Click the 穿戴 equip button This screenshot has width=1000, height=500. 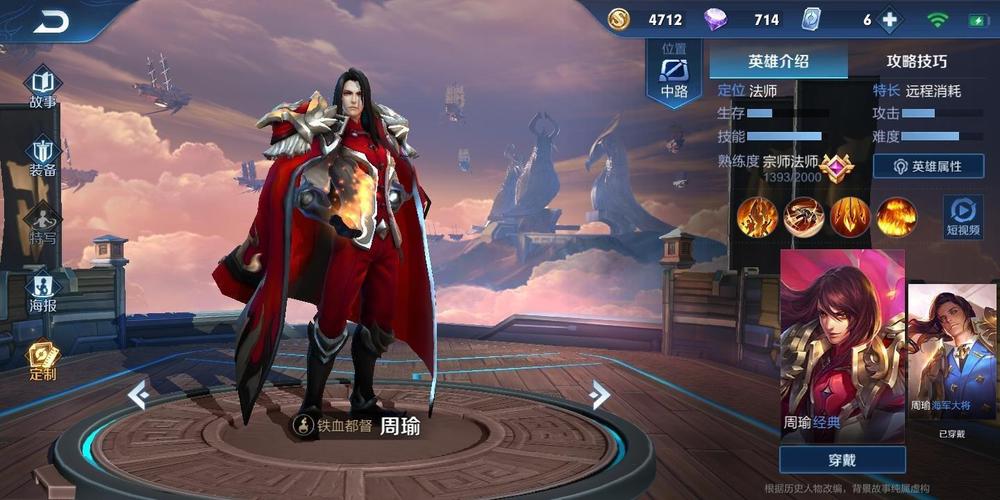[842, 459]
